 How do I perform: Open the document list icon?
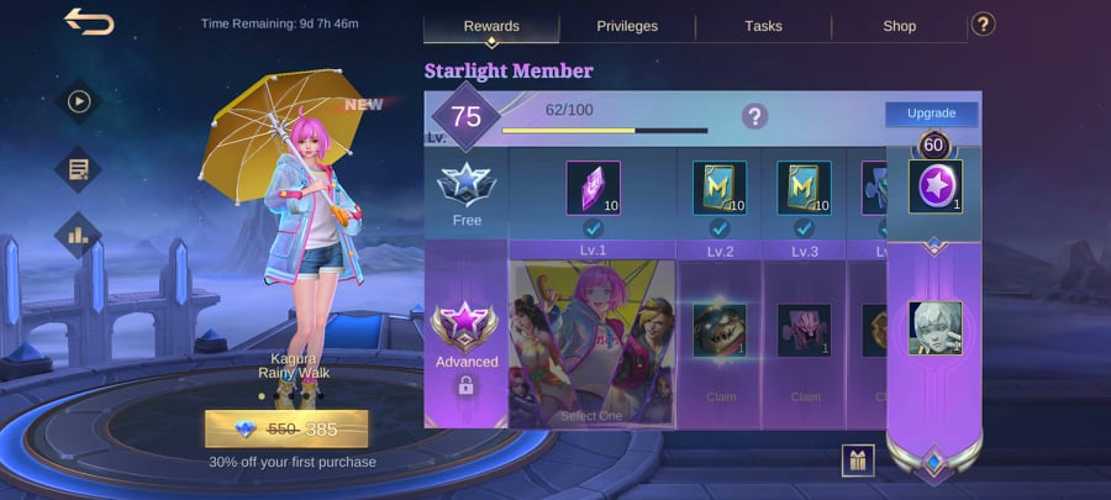pyautogui.click(x=78, y=169)
